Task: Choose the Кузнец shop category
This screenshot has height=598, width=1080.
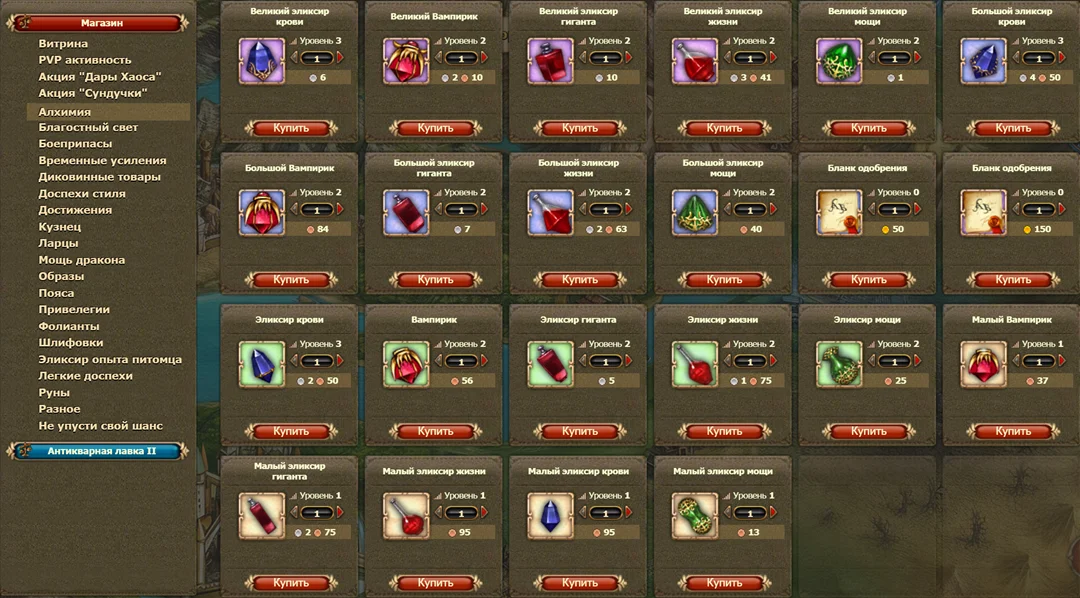Action: pyautogui.click(x=59, y=227)
